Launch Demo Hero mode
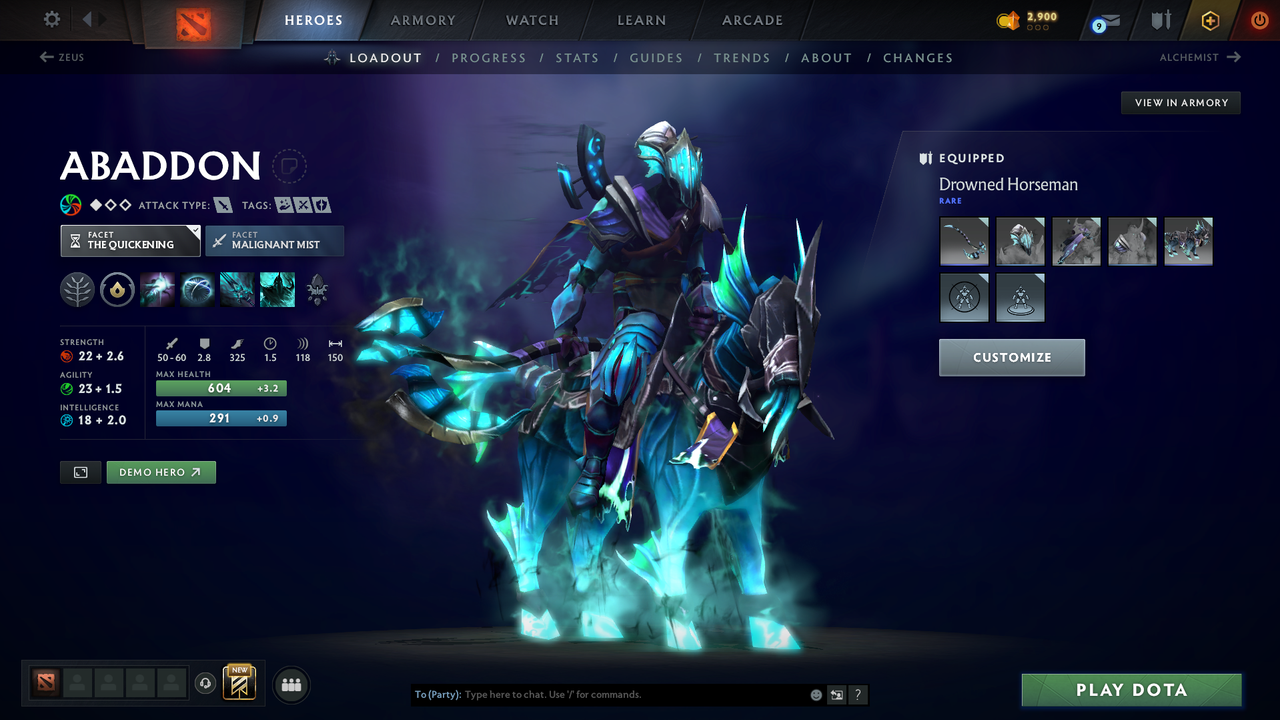 point(161,471)
